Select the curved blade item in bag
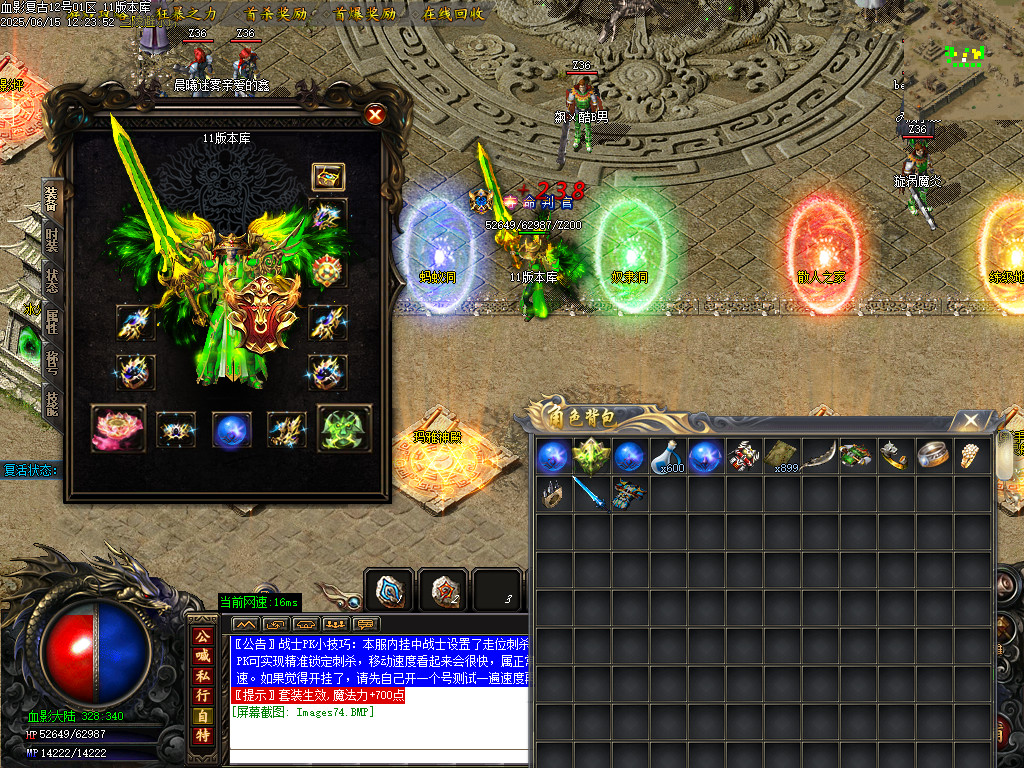 click(819, 456)
